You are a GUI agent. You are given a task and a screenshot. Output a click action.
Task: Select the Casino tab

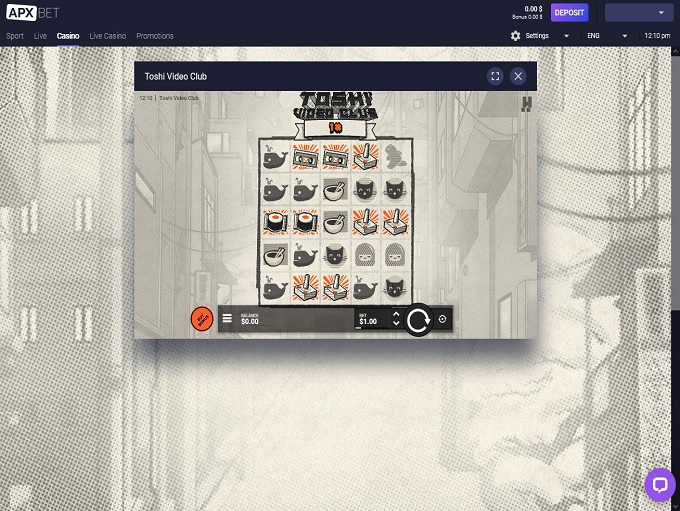click(x=68, y=36)
